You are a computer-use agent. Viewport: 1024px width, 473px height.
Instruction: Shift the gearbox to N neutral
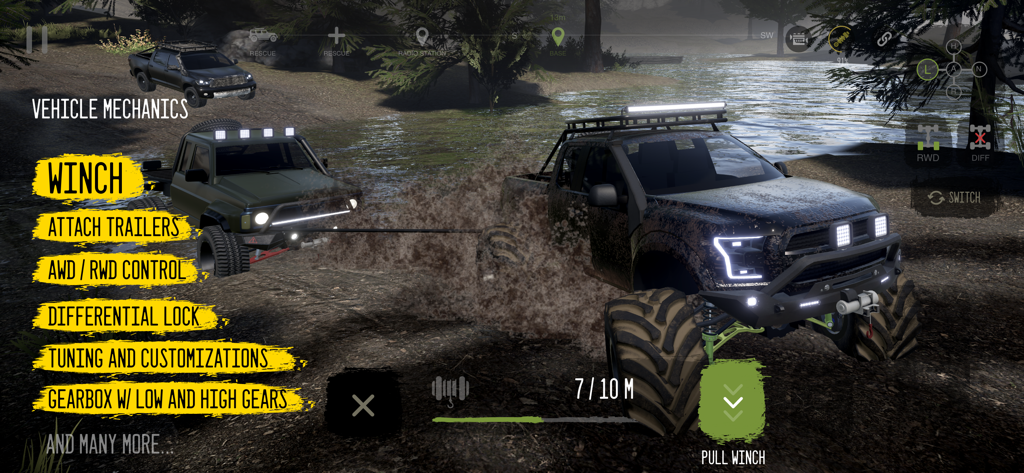(979, 69)
